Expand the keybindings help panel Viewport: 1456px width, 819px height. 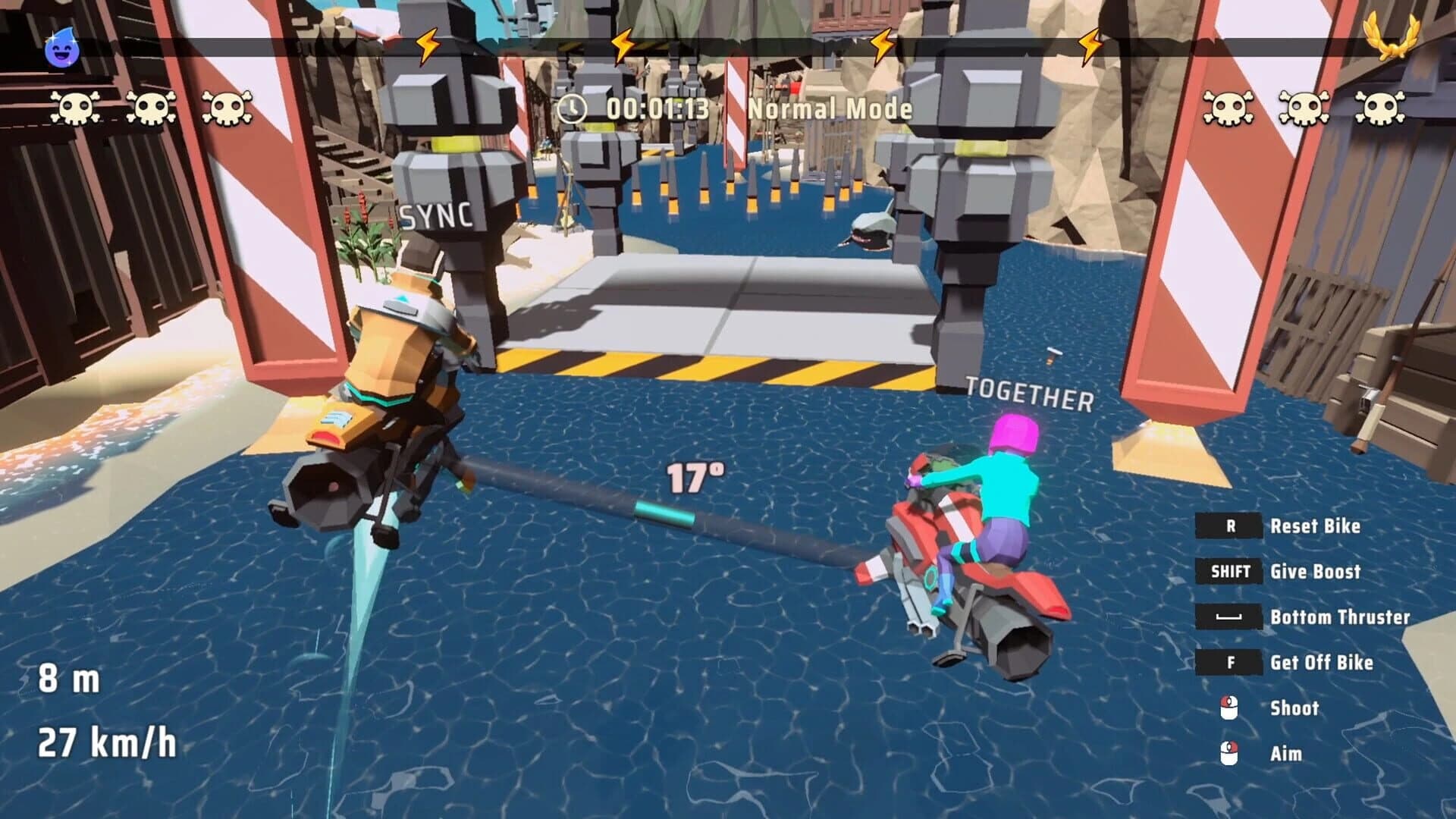click(x=1289, y=637)
